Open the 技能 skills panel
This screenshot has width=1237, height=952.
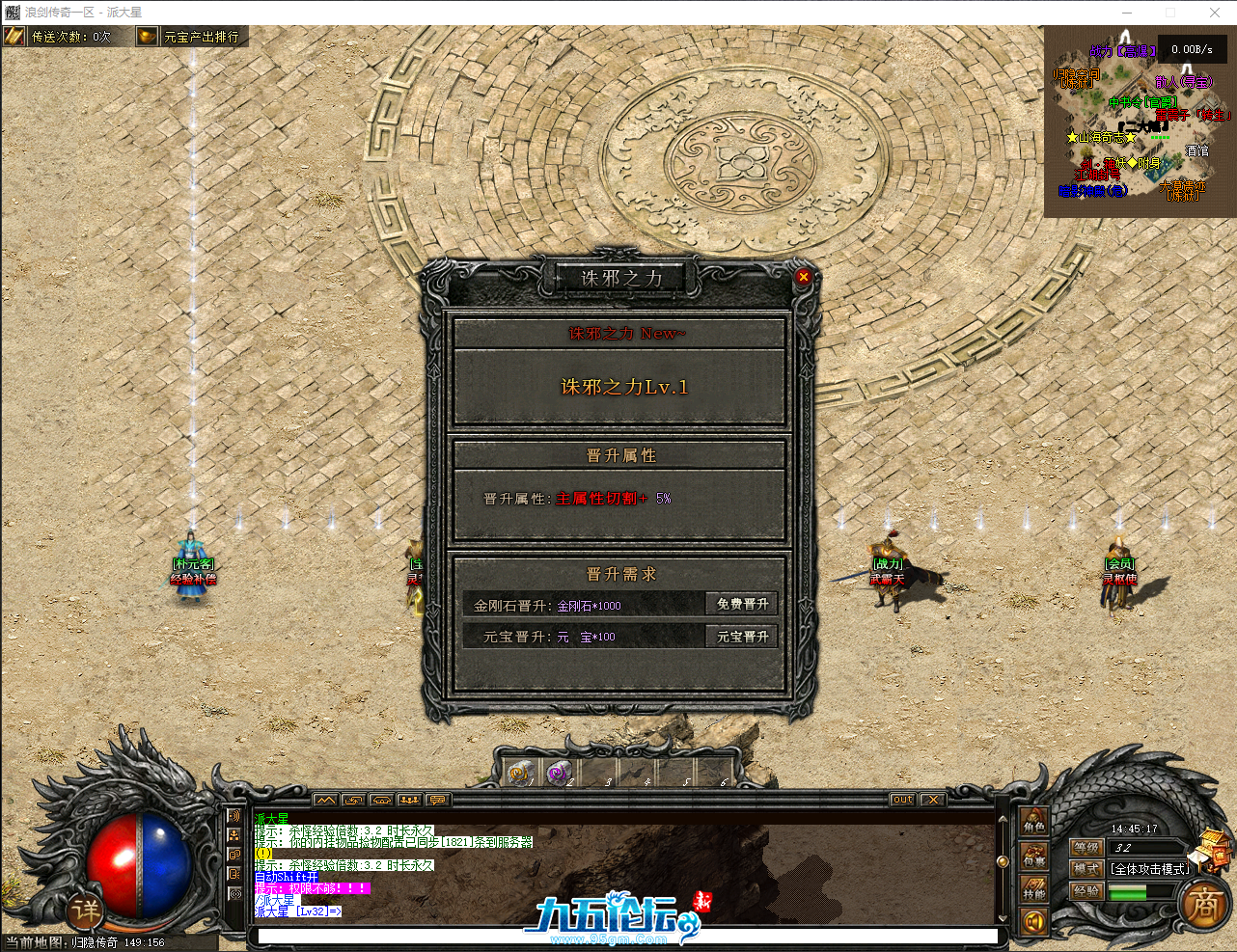click(x=1033, y=888)
